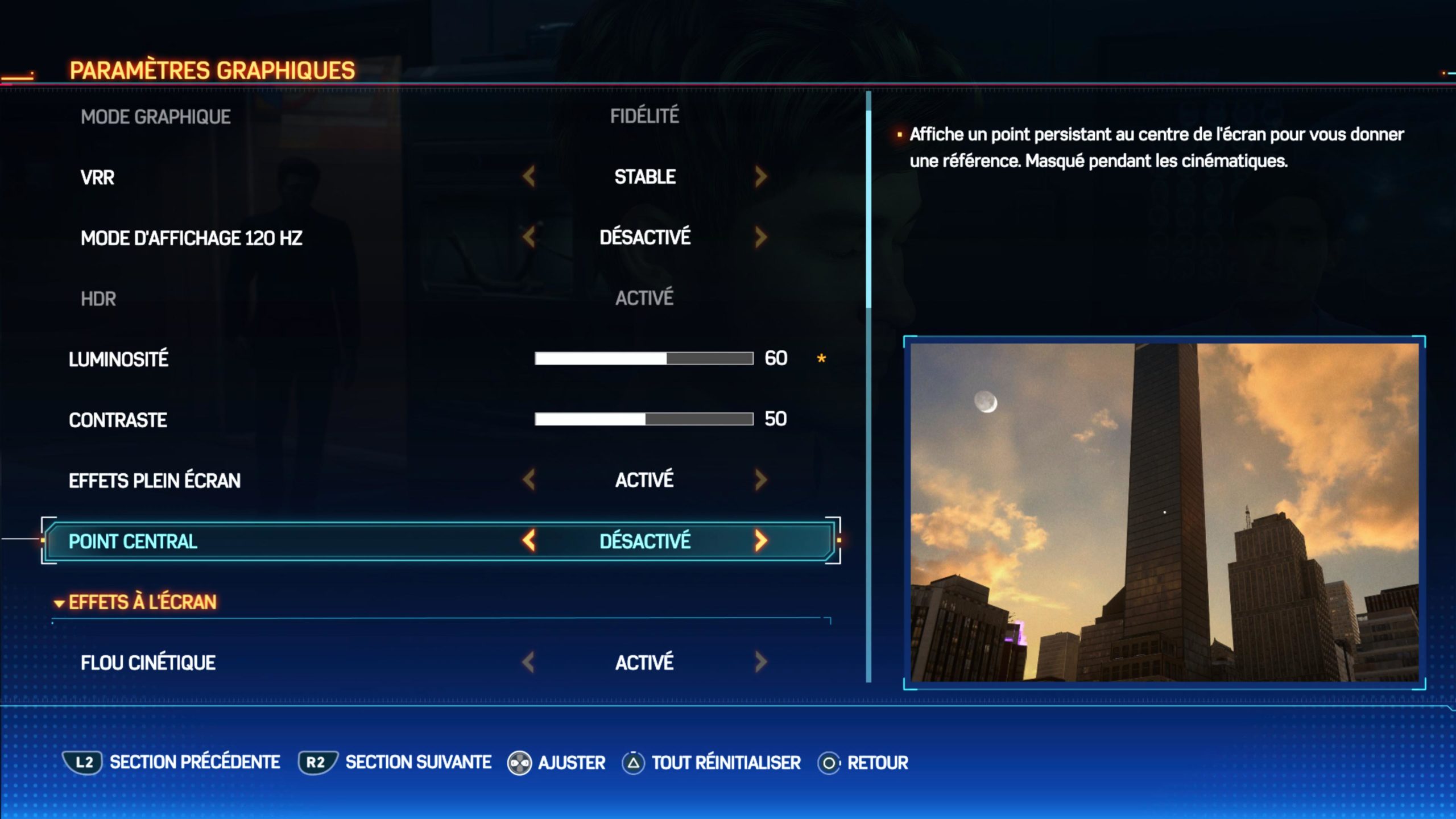
Task: Choose Tout réinitialiser at the bottom
Action: tap(726, 763)
